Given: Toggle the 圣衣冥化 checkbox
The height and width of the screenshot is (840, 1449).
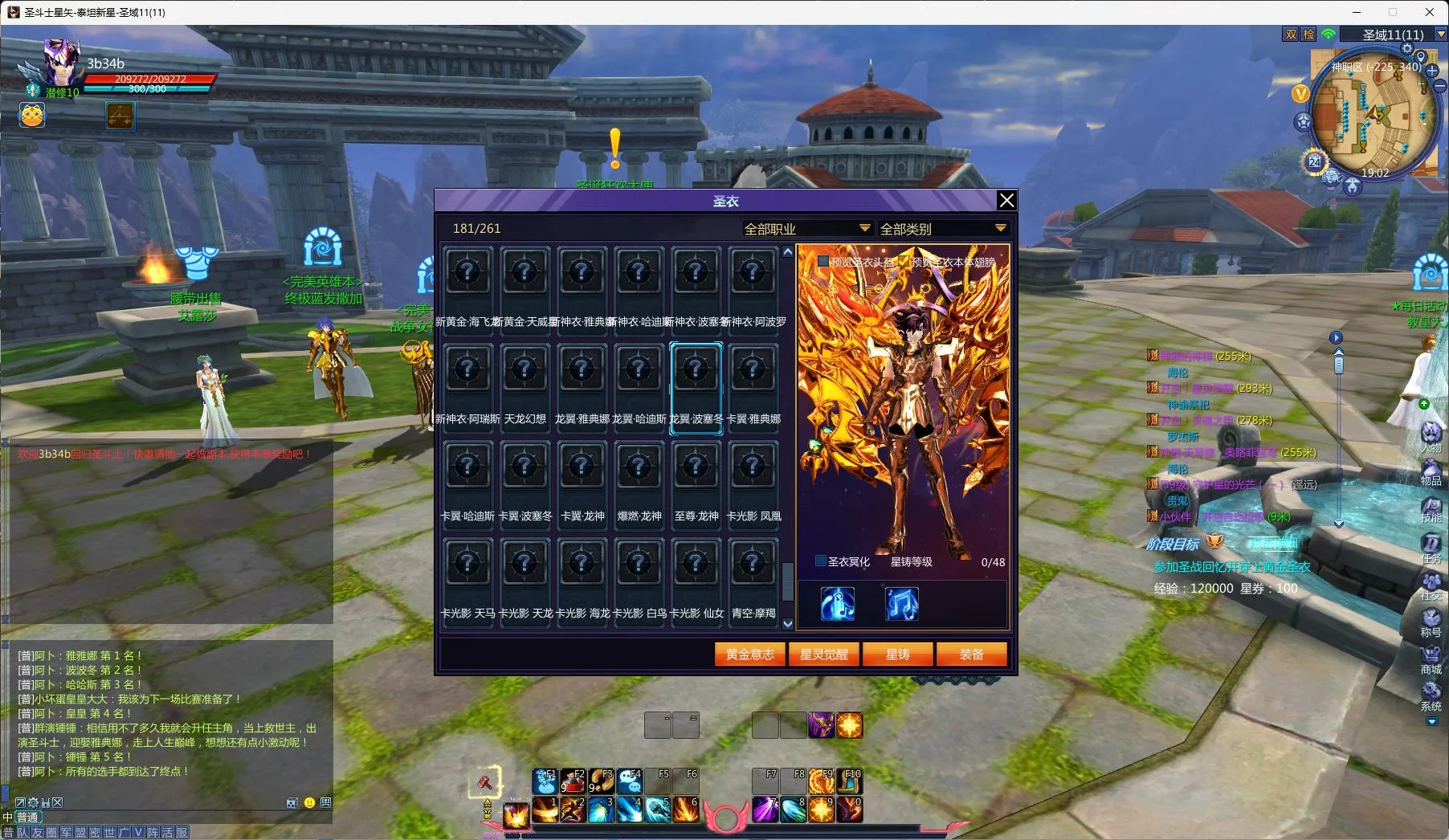Looking at the screenshot, I should click(821, 561).
